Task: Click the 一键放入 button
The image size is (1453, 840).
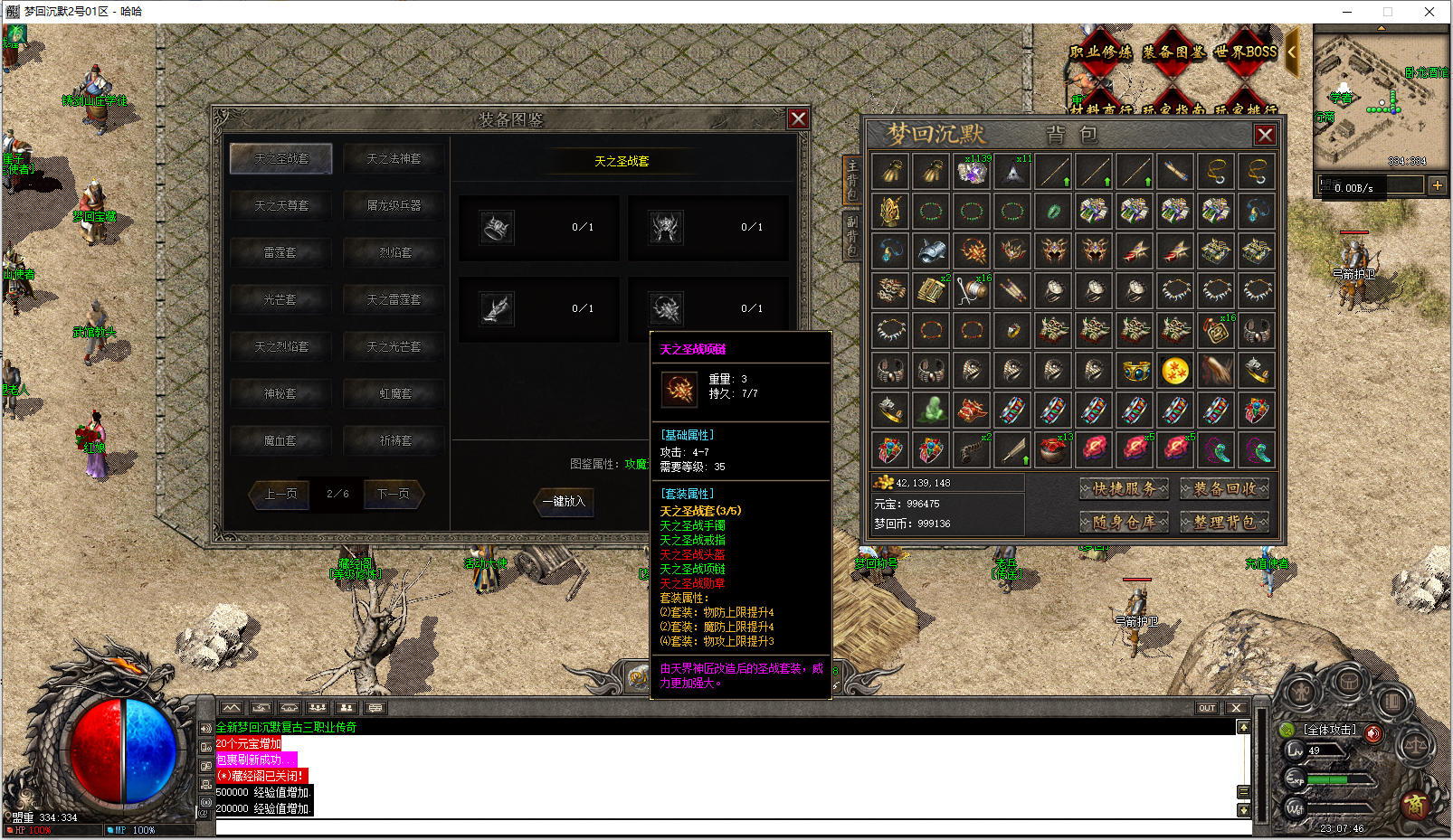Action: pyautogui.click(x=564, y=501)
